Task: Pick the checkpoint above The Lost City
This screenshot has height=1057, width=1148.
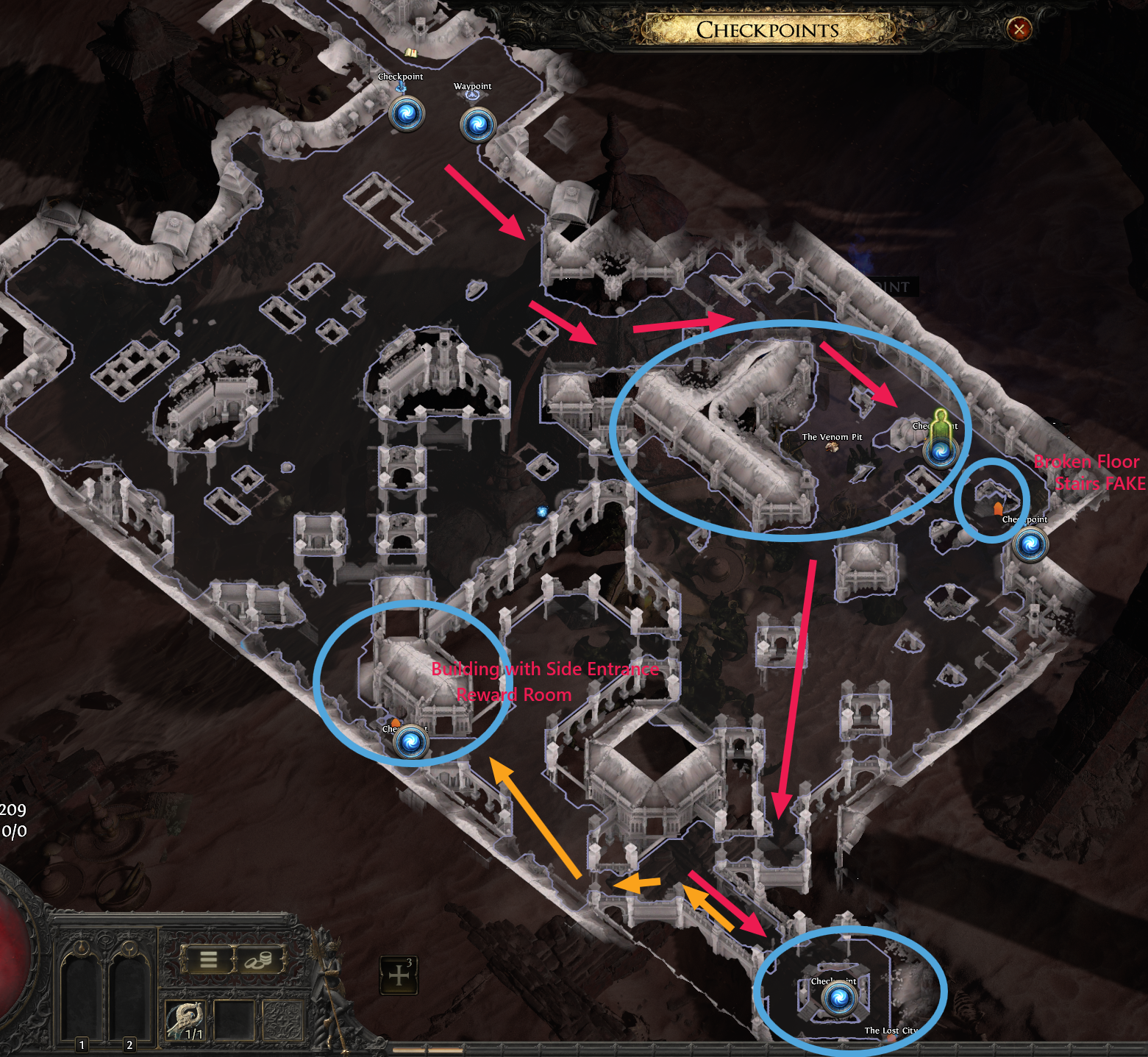Action: [838, 998]
